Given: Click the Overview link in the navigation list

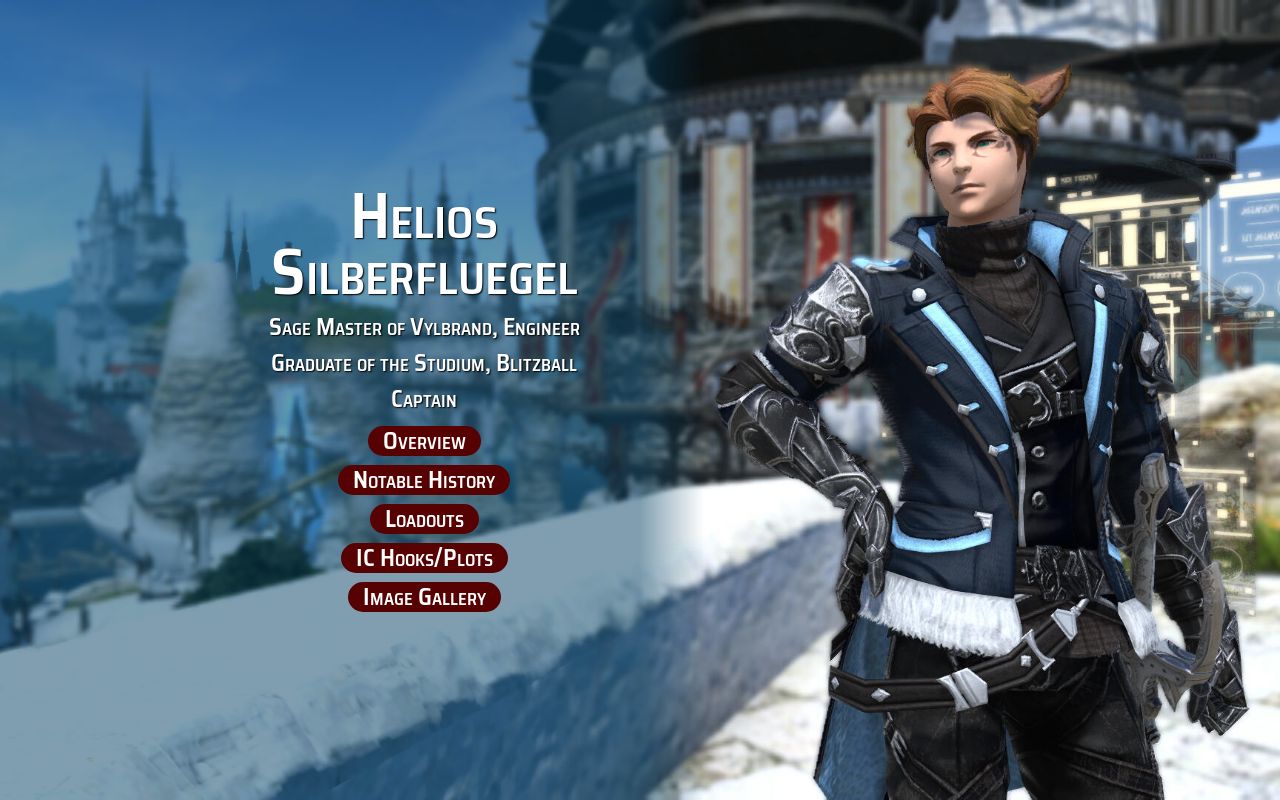Looking at the screenshot, I should (x=423, y=440).
